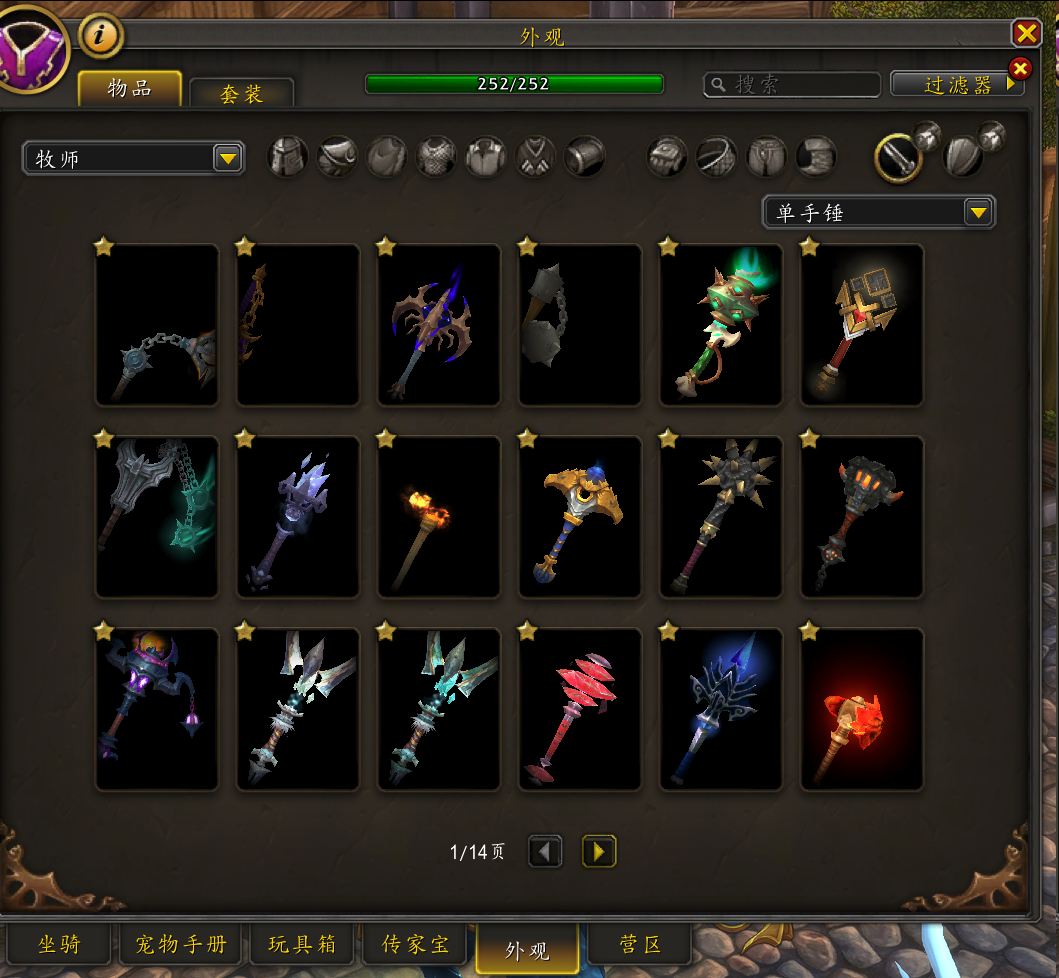Open the 营区 warband camp tab
Viewport: 1059px width, 978px height.
pyautogui.click(x=640, y=944)
